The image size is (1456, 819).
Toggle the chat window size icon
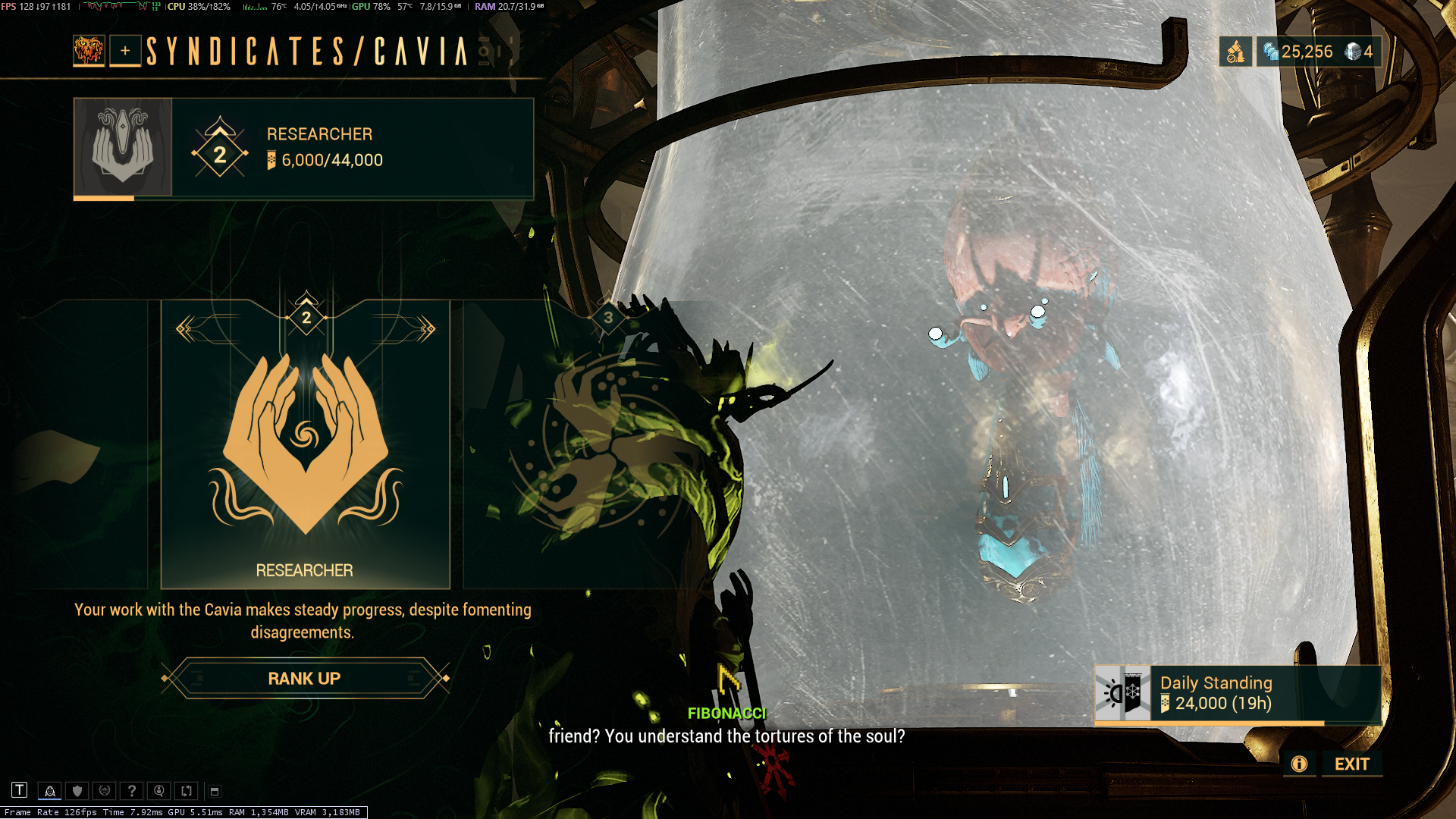point(215,791)
